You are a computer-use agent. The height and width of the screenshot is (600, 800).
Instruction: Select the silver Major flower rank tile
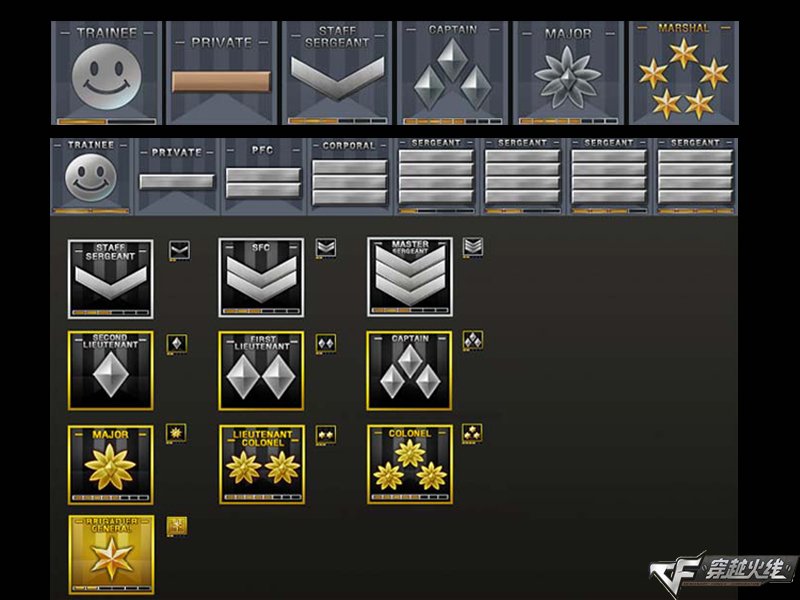tap(568, 73)
